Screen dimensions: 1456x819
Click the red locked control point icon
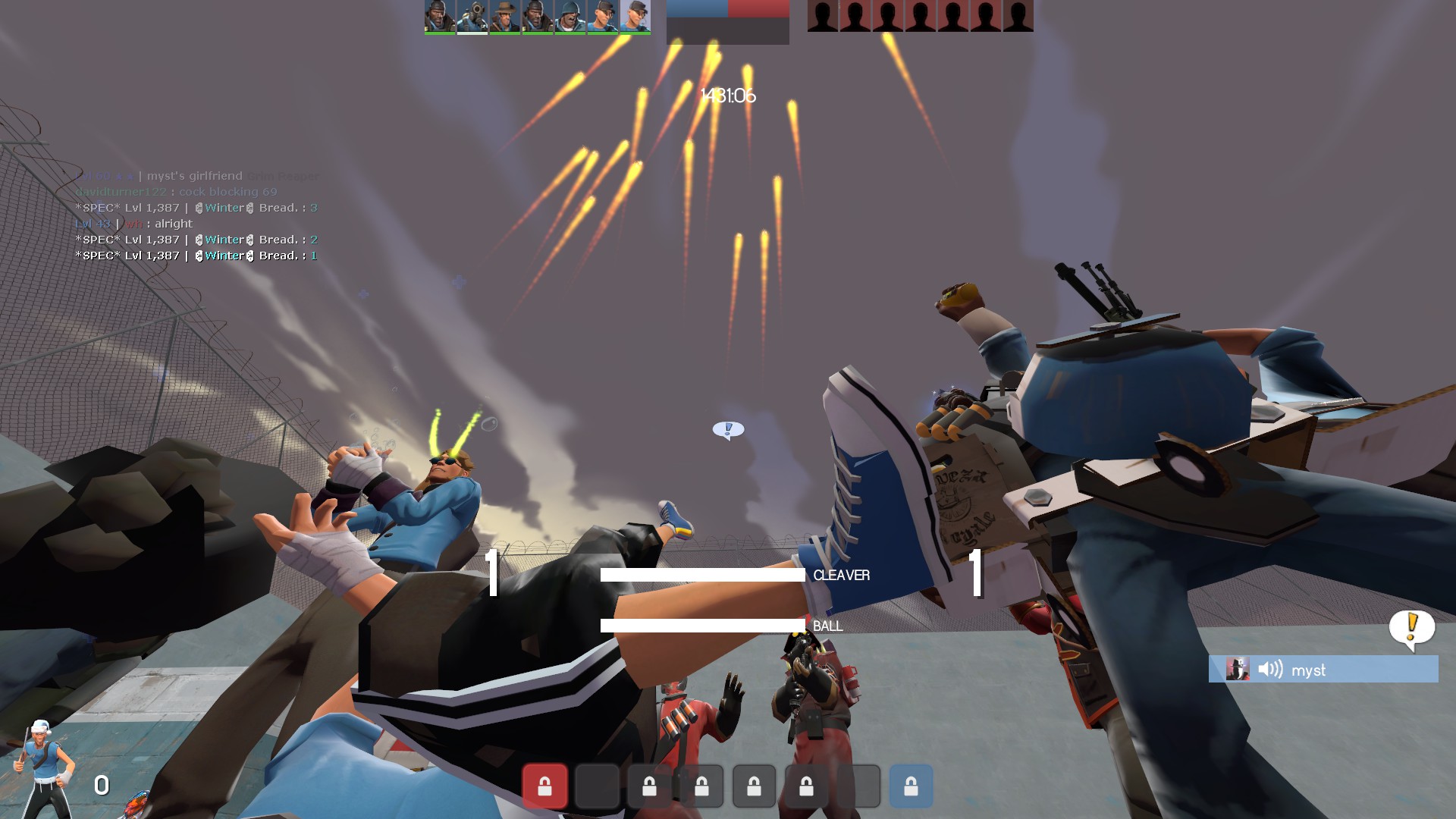point(544,786)
